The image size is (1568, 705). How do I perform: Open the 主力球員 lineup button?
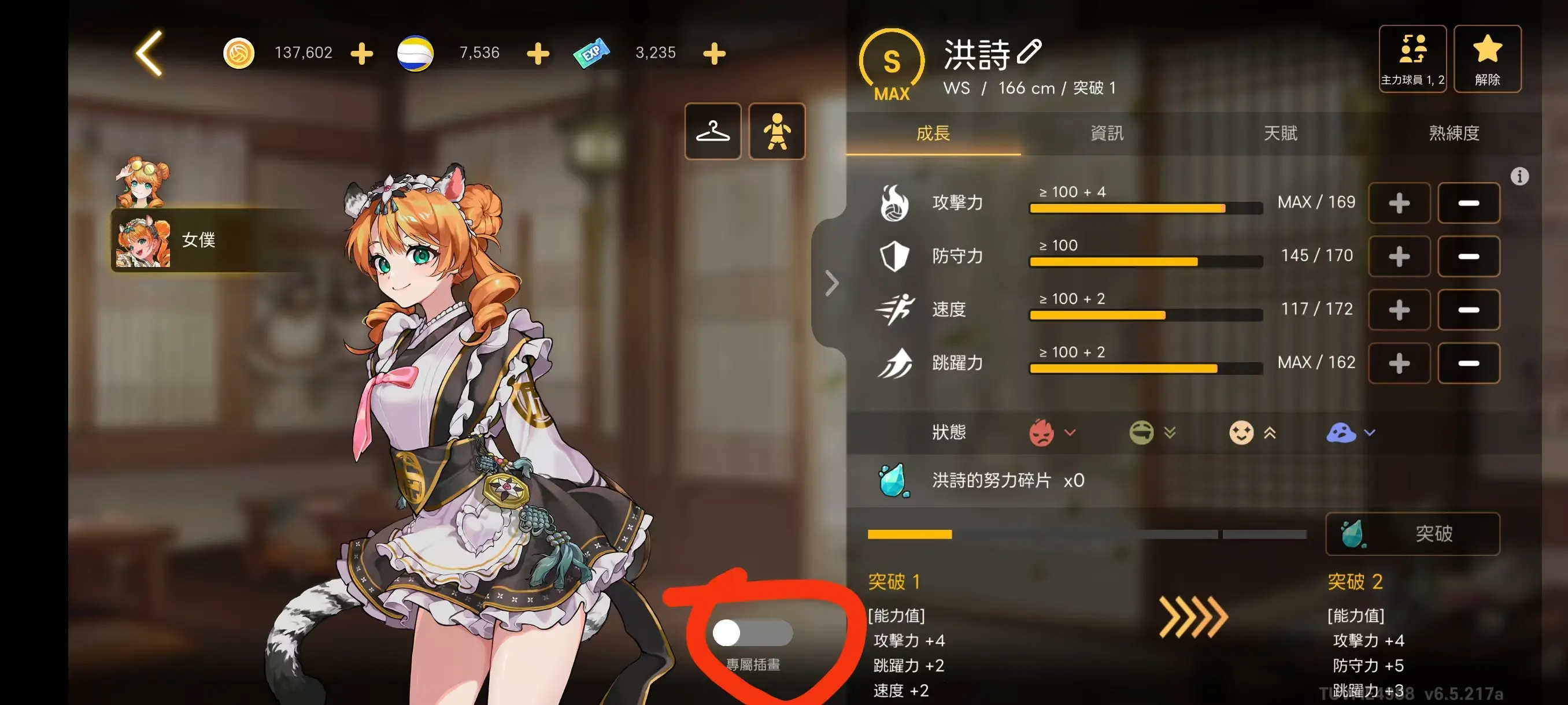(1412, 58)
